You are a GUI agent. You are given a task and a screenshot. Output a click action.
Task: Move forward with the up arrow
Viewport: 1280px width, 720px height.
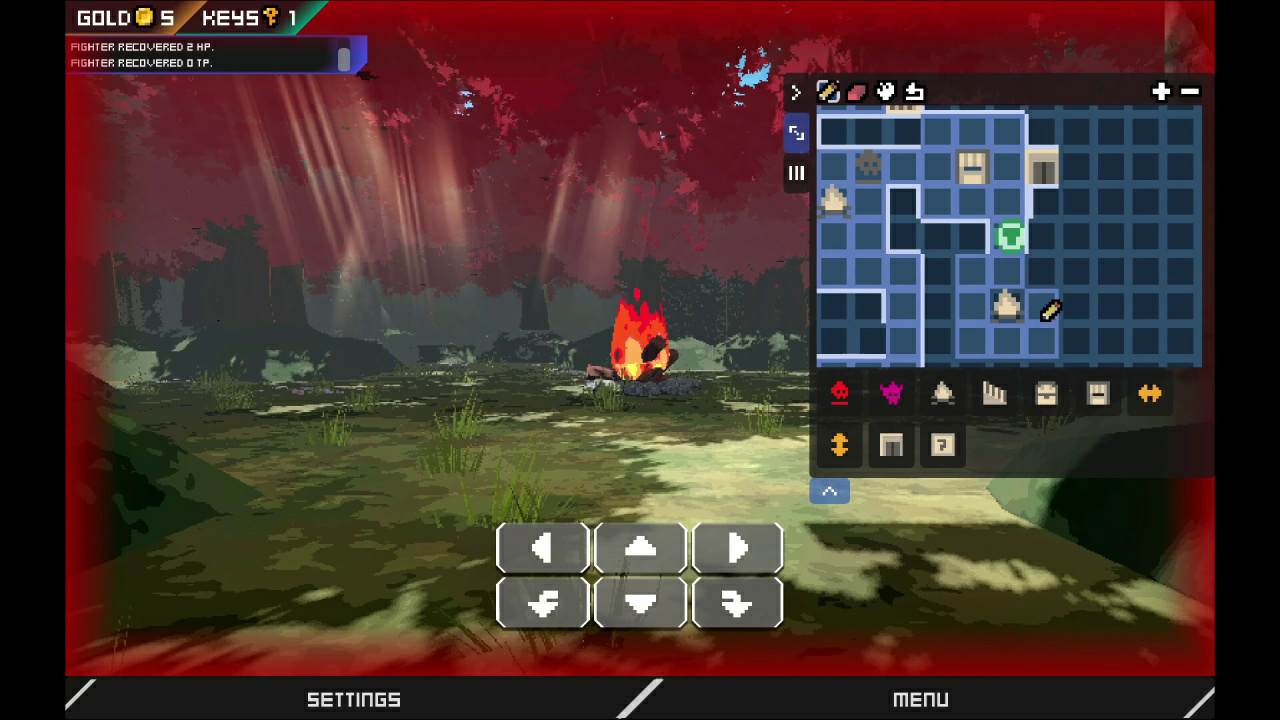coord(640,548)
